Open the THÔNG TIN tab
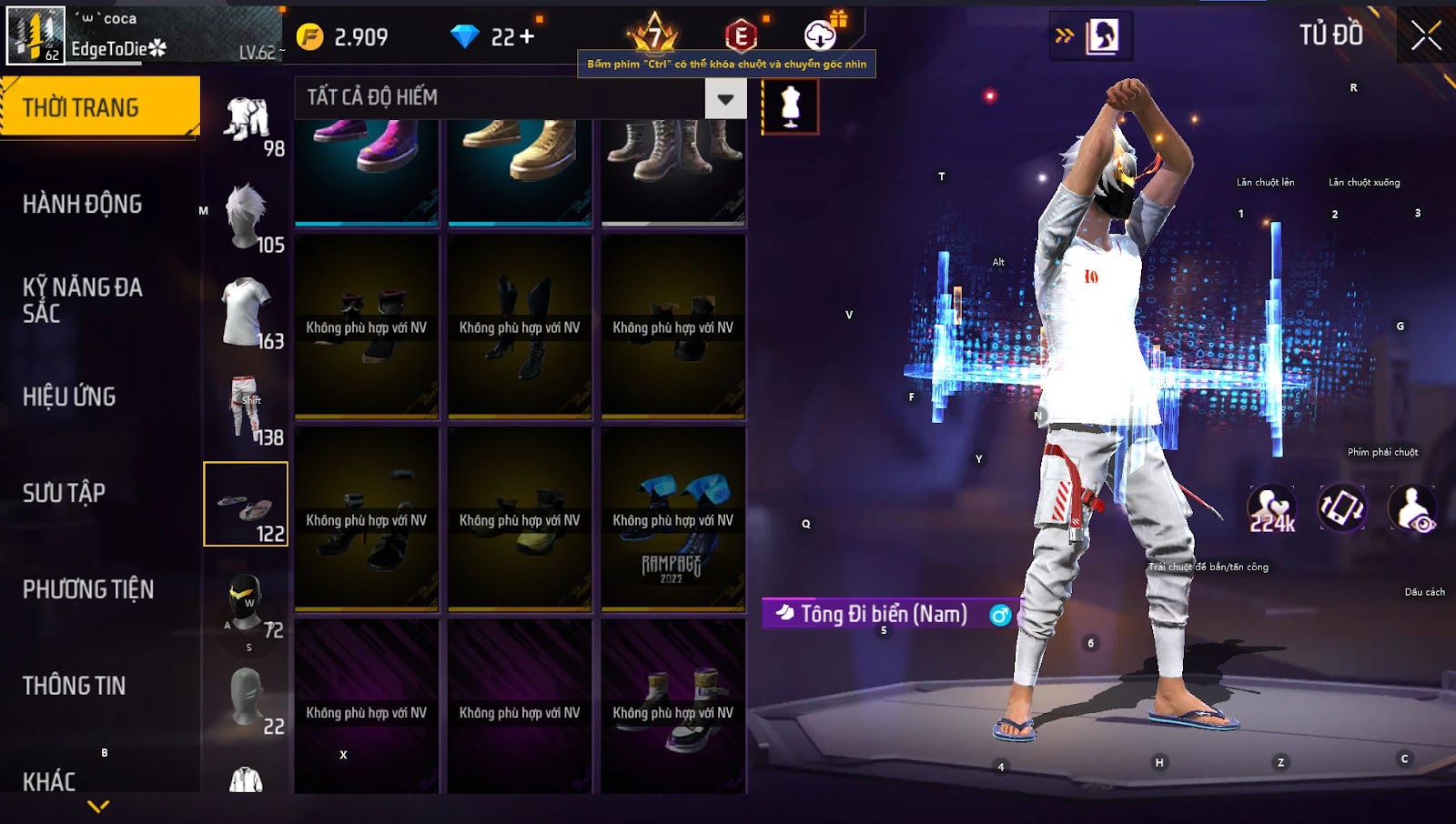The width and height of the screenshot is (1456, 824). pos(74,686)
